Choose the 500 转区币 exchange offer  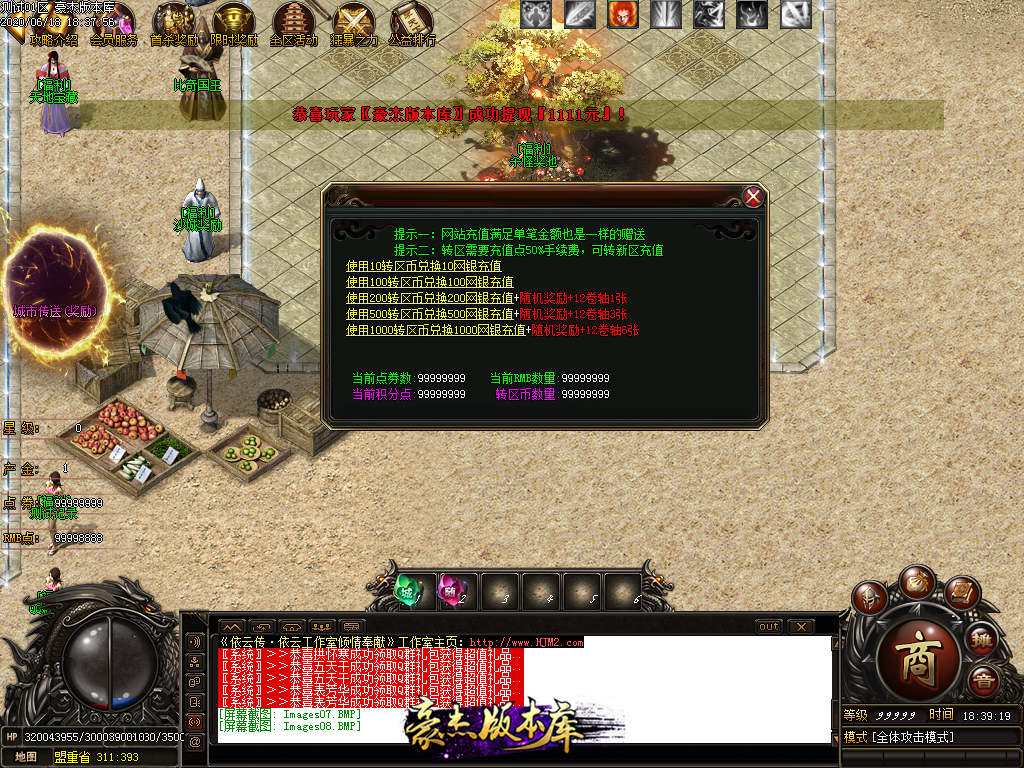[430, 314]
